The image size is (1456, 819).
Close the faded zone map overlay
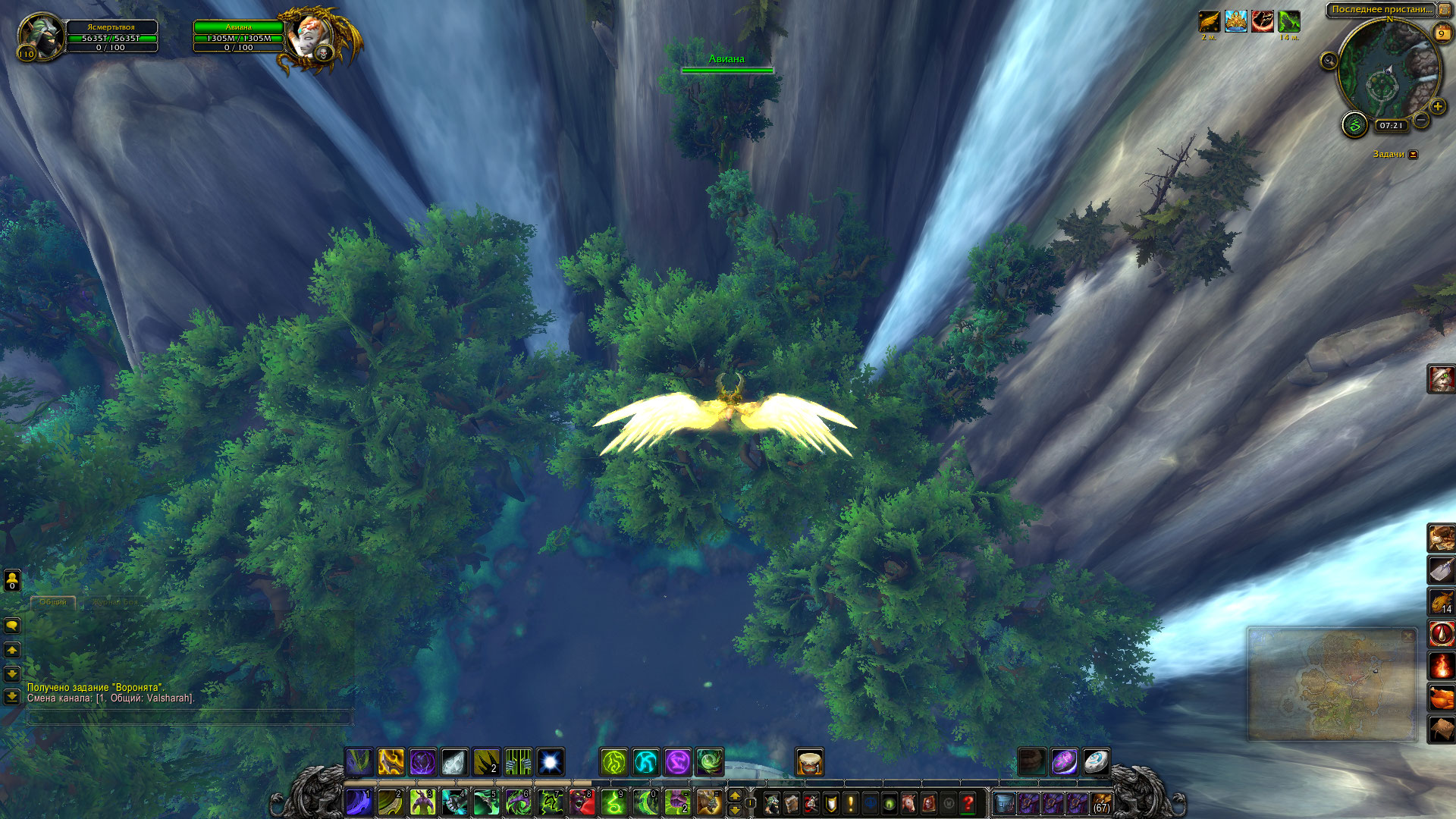coord(1408,635)
